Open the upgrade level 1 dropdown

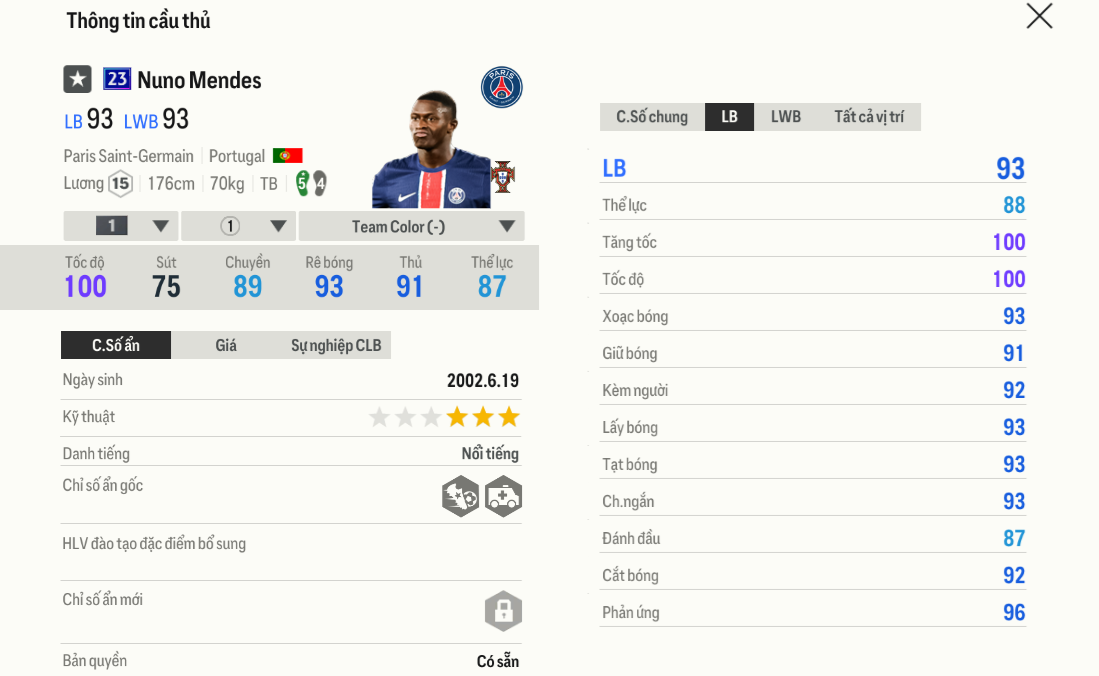[x=121, y=226]
